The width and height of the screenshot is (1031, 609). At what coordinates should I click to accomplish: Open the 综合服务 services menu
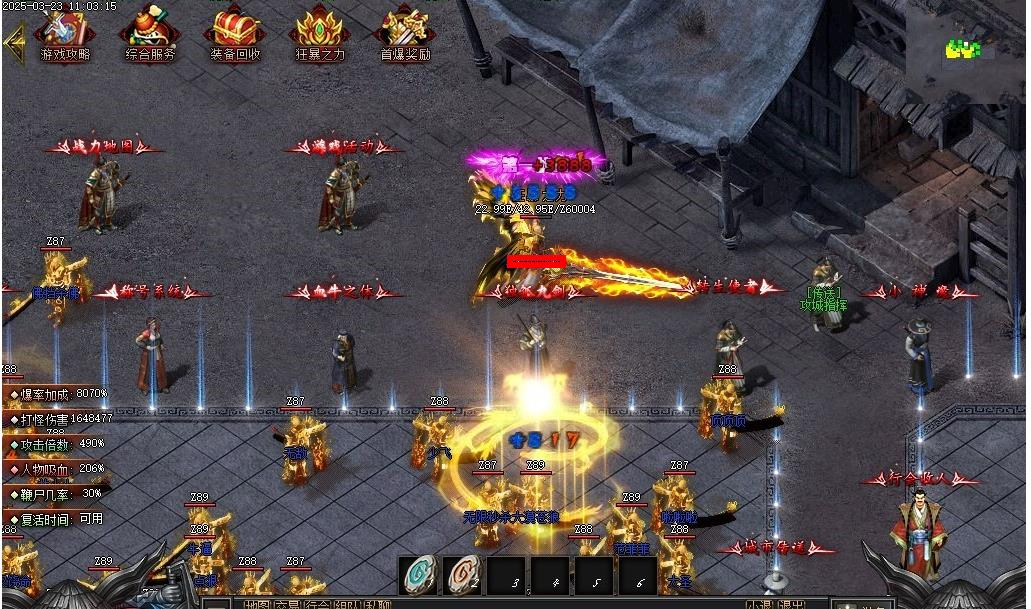pos(150,34)
